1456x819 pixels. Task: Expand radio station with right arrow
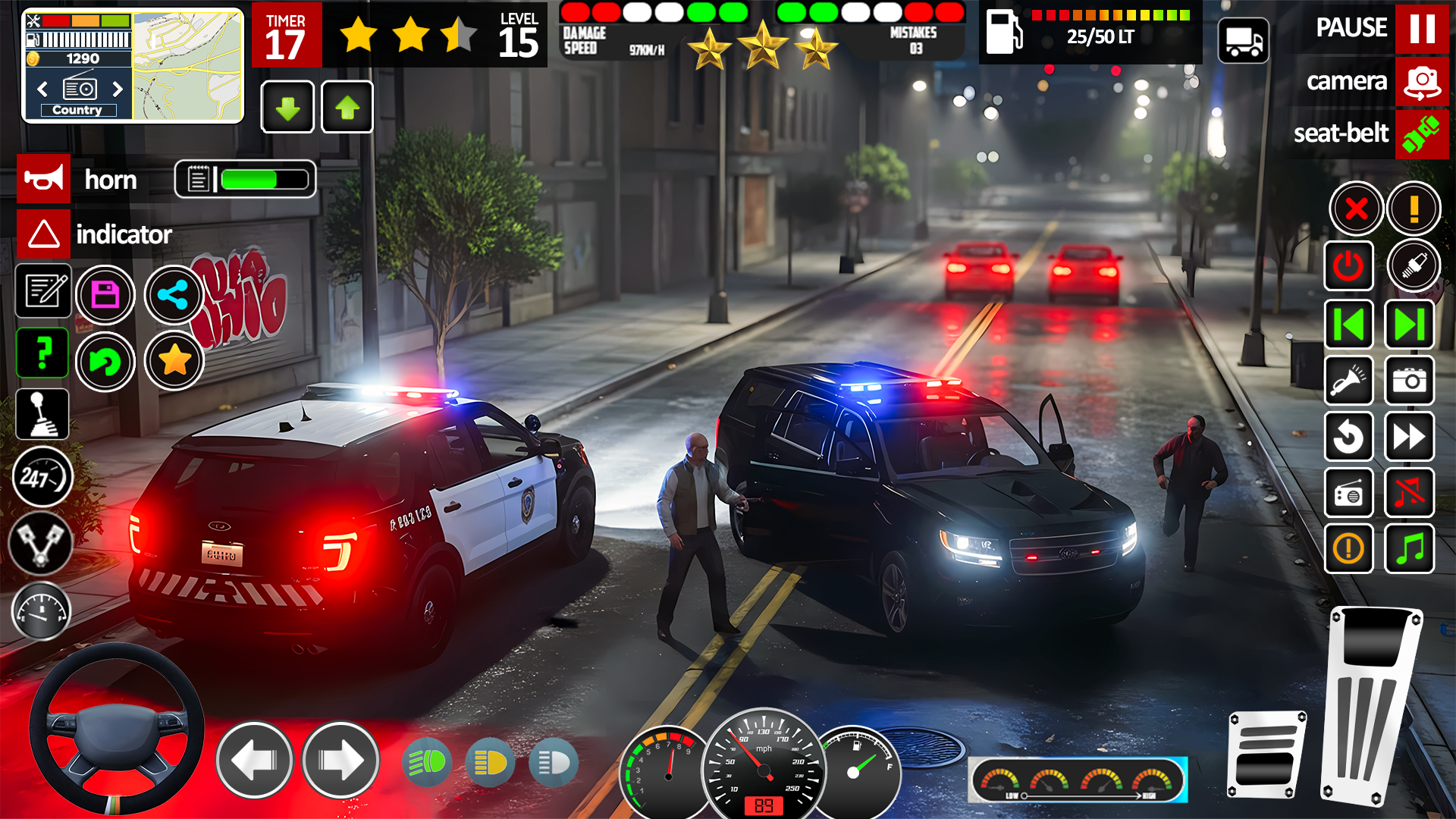(x=118, y=89)
